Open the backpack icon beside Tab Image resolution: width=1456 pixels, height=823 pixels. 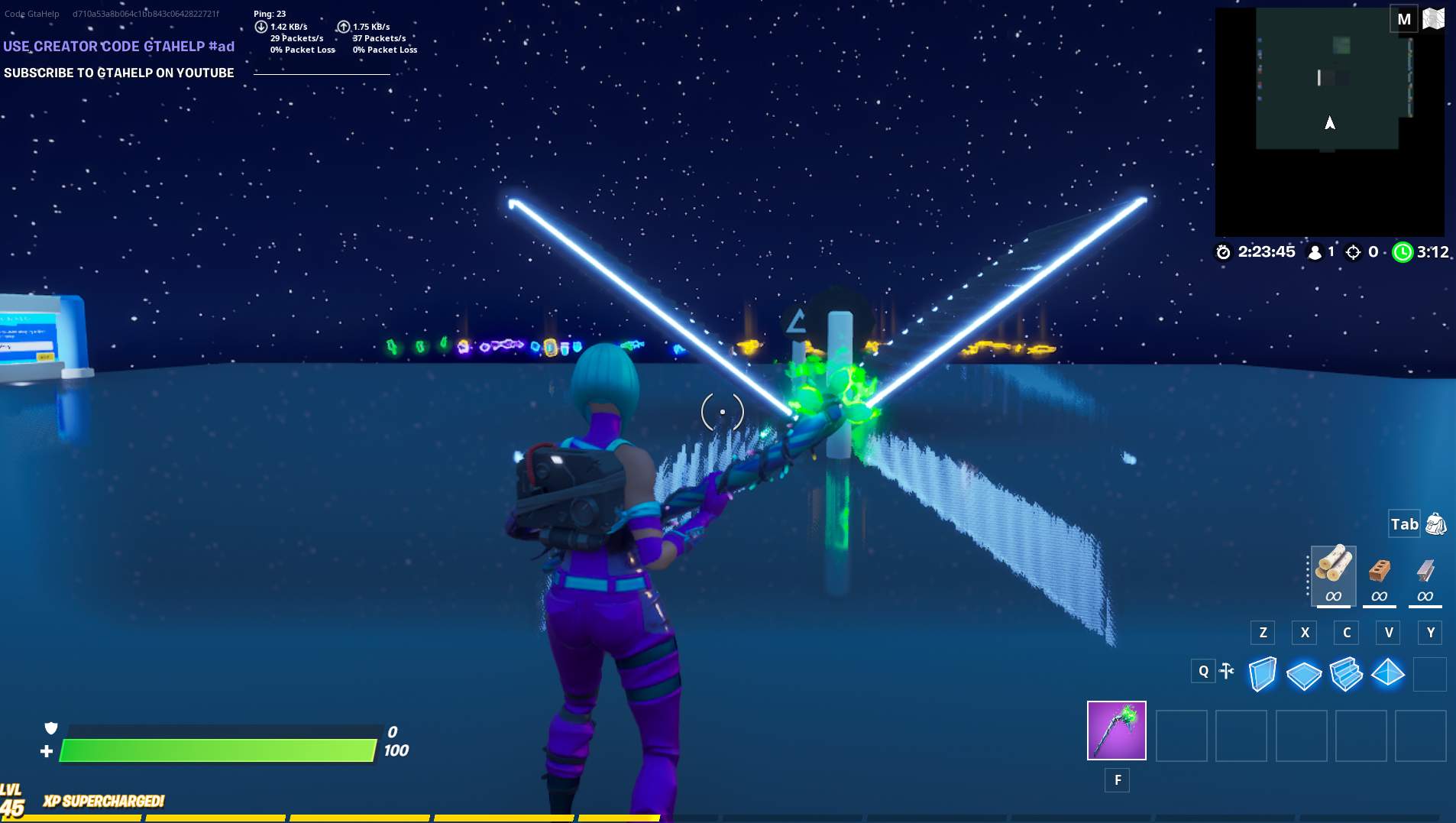(x=1435, y=524)
